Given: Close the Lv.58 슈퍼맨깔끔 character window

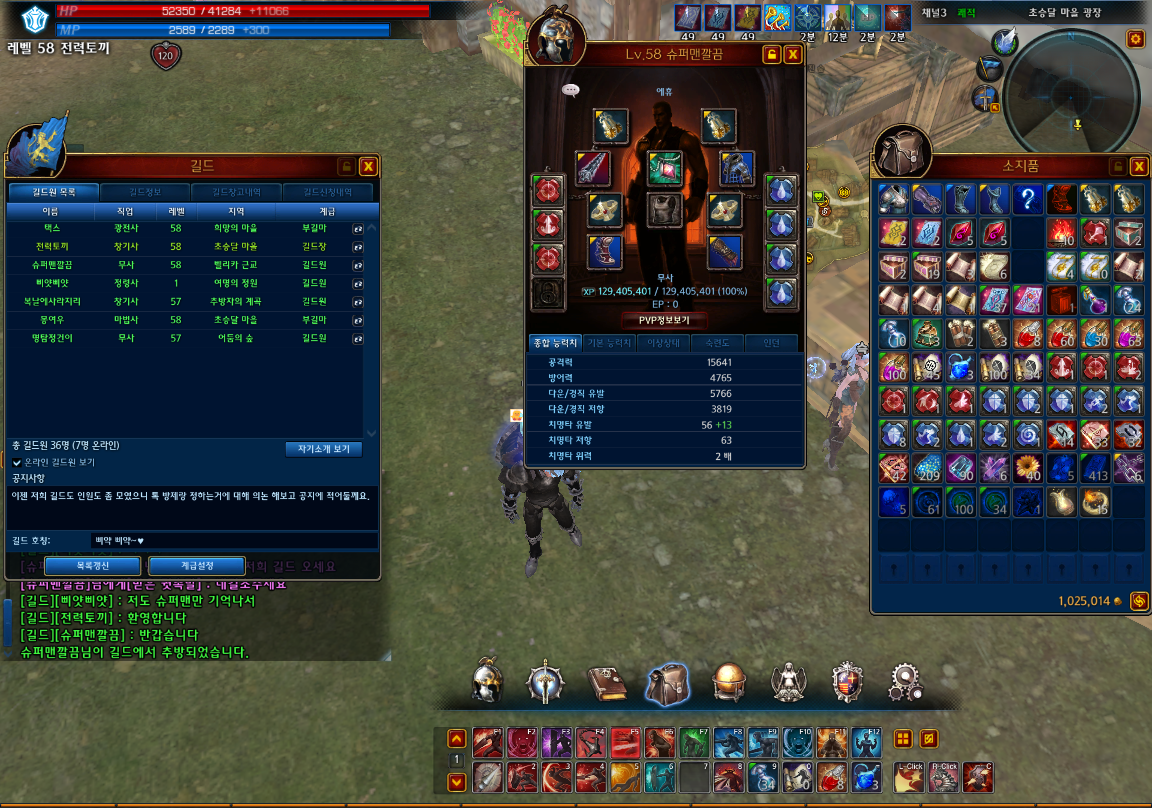Looking at the screenshot, I should coord(792,54).
